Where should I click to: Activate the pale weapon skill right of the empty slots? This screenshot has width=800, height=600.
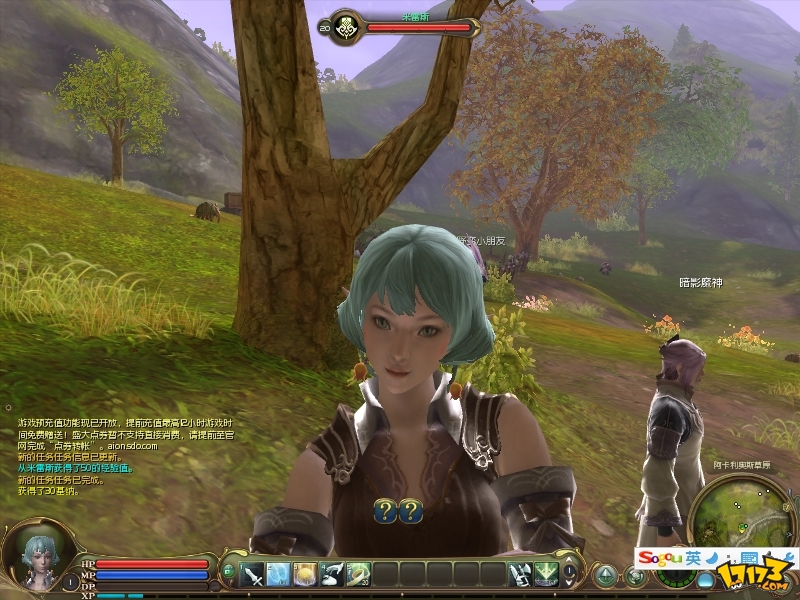point(520,574)
